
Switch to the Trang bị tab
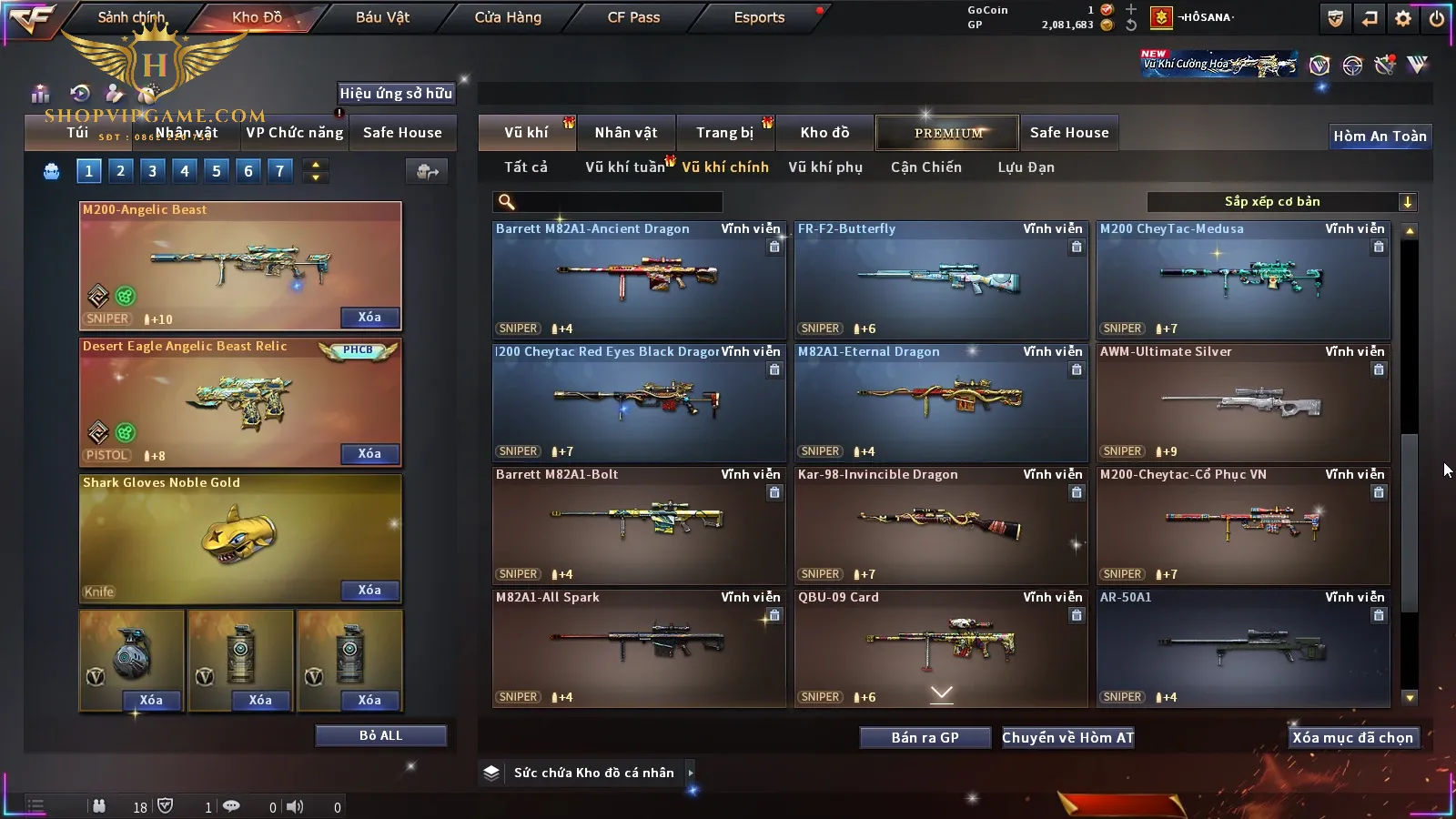724,133
